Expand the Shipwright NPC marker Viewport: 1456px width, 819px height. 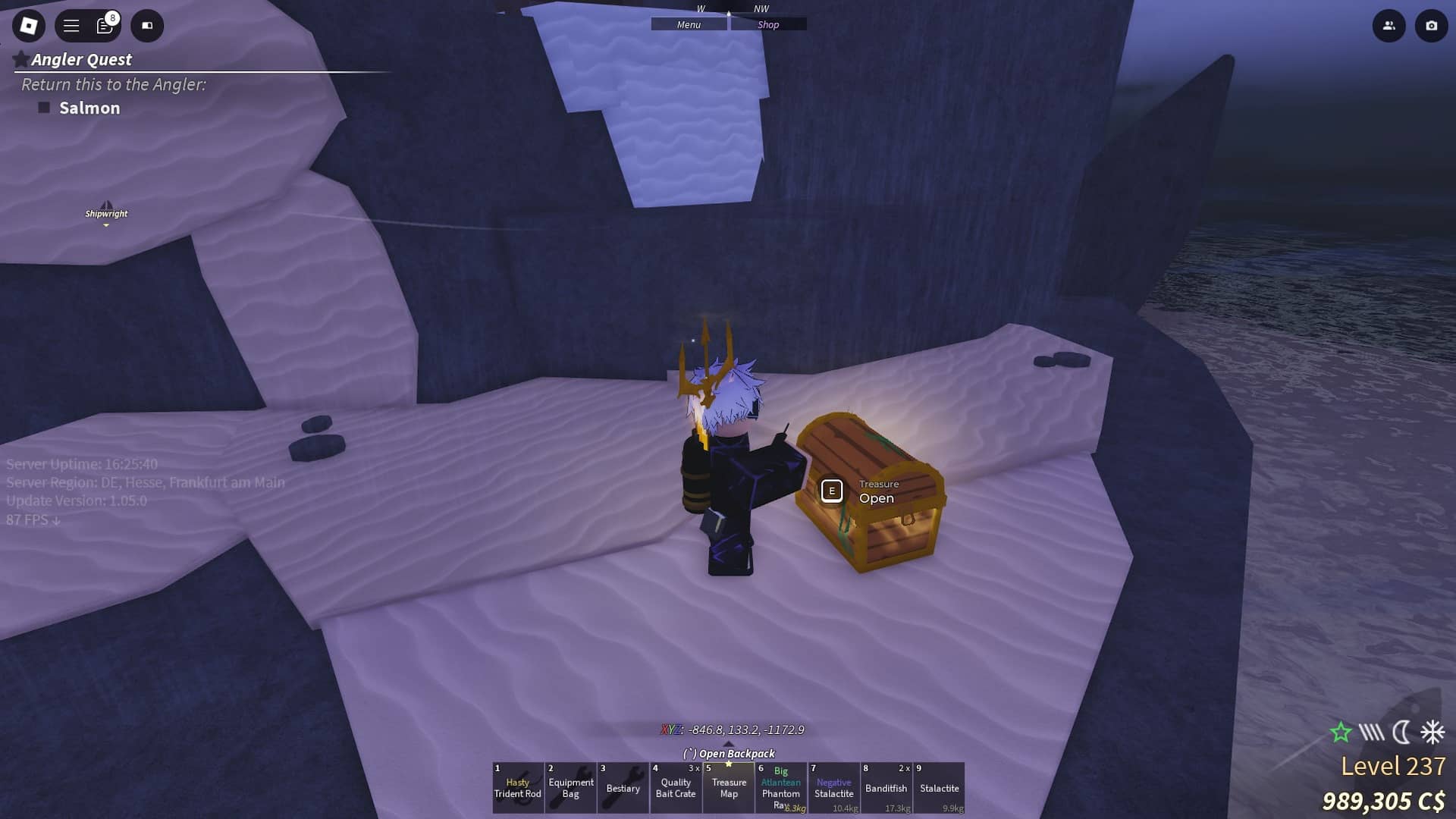106,215
